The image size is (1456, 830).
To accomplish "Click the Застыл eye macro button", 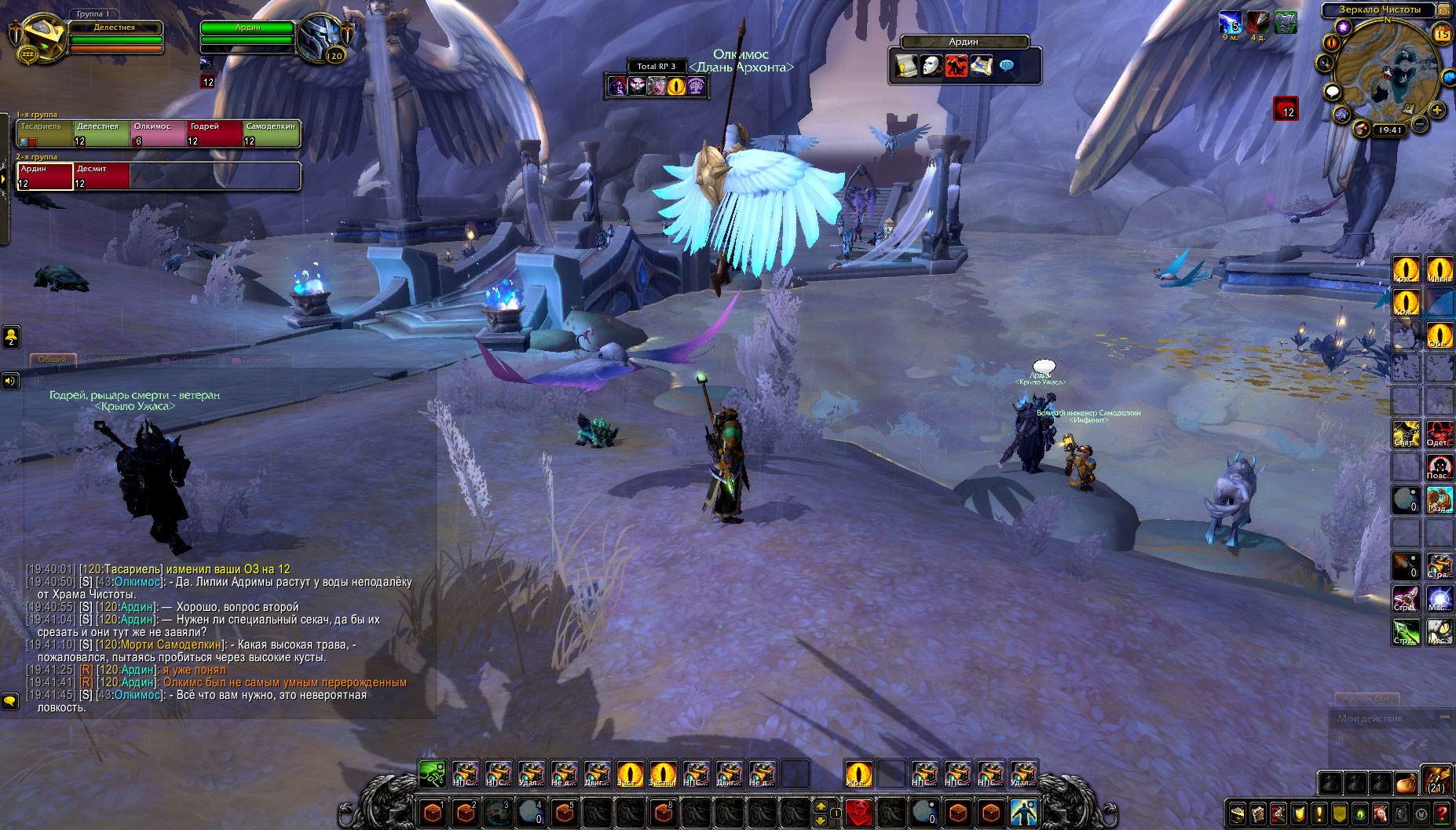I will click(x=663, y=774).
